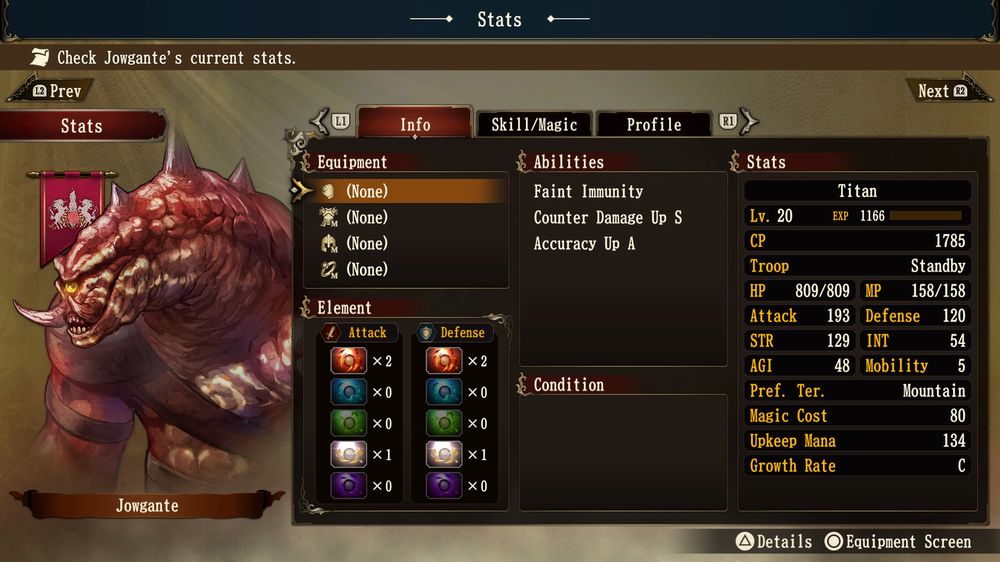1000x562 pixels.
Task: Select the Info tab
Action: (415, 124)
